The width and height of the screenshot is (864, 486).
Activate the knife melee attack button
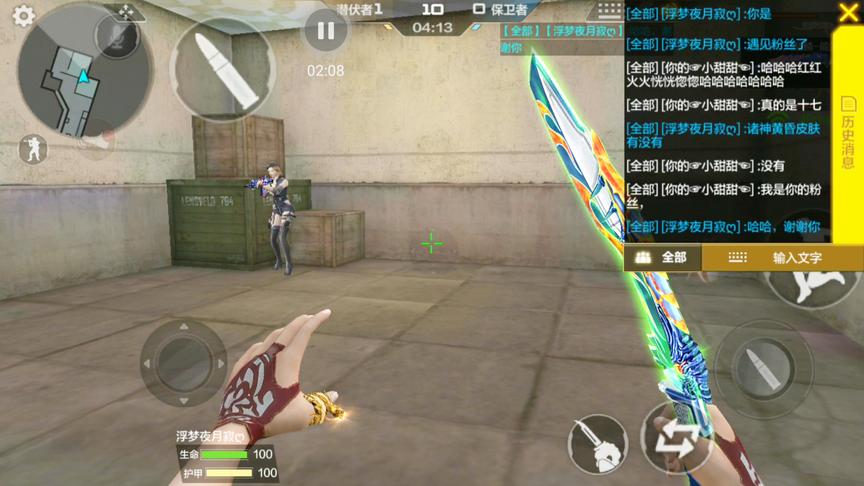click(x=596, y=443)
